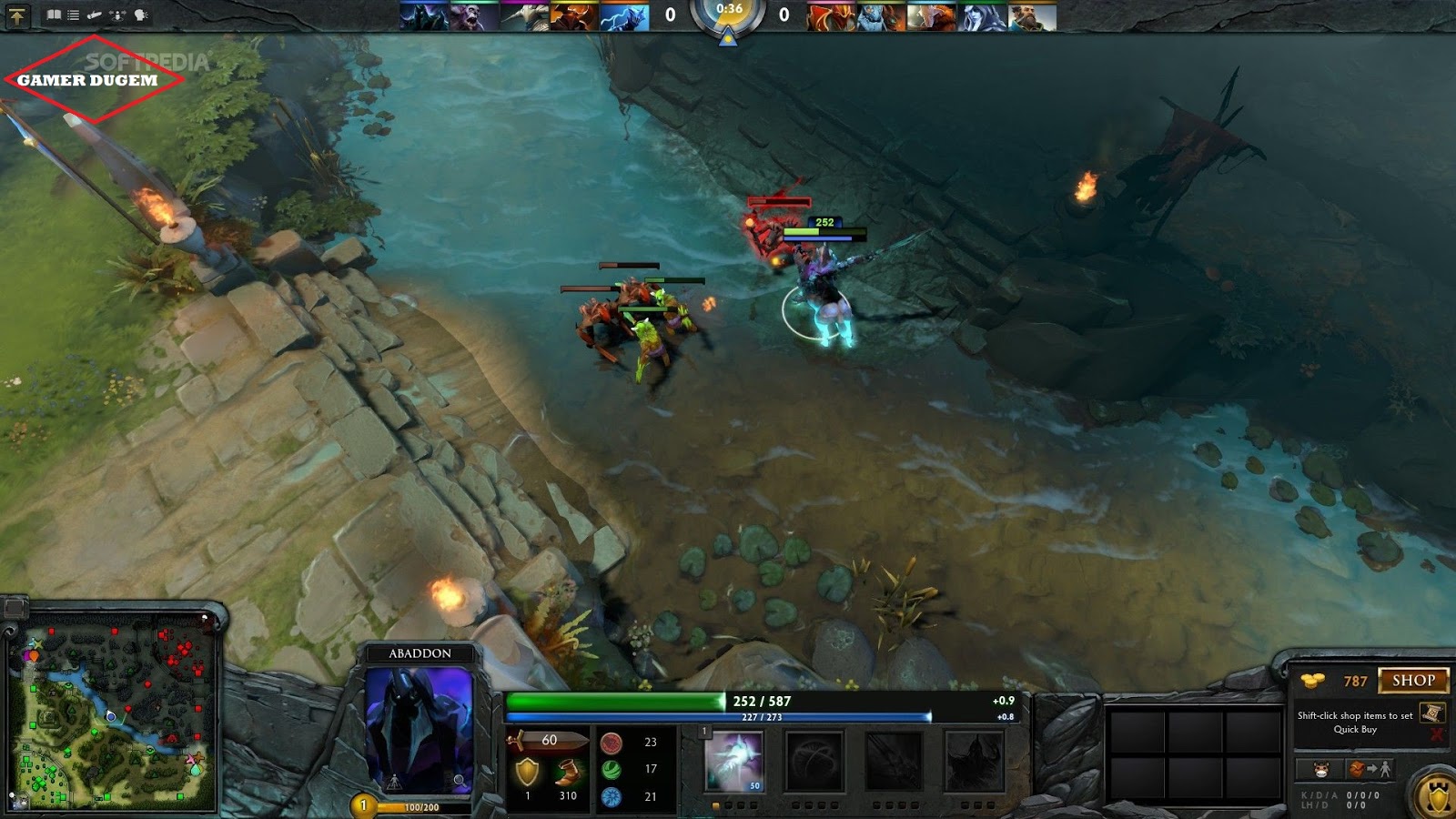Viewport: 1456px width, 819px height.
Task: Toggle the upward arrow HUD button top-left
Action: click(17, 15)
